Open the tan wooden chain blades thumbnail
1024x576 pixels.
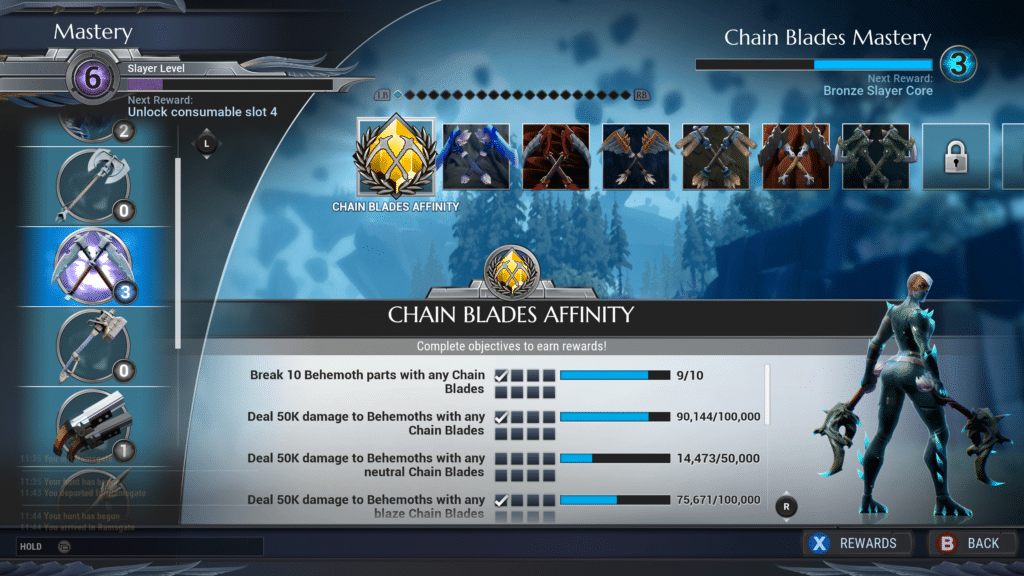click(716, 157)
